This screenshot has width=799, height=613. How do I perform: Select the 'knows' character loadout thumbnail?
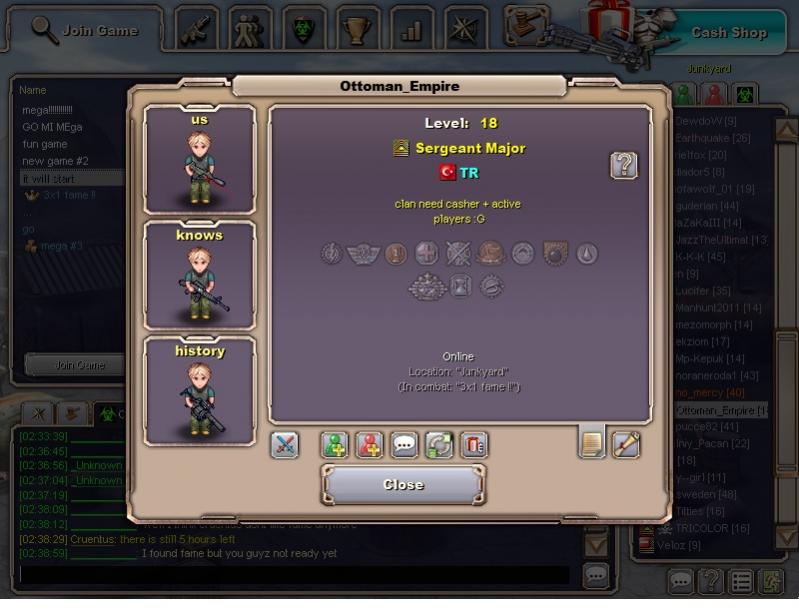click(x=200, y=275)
